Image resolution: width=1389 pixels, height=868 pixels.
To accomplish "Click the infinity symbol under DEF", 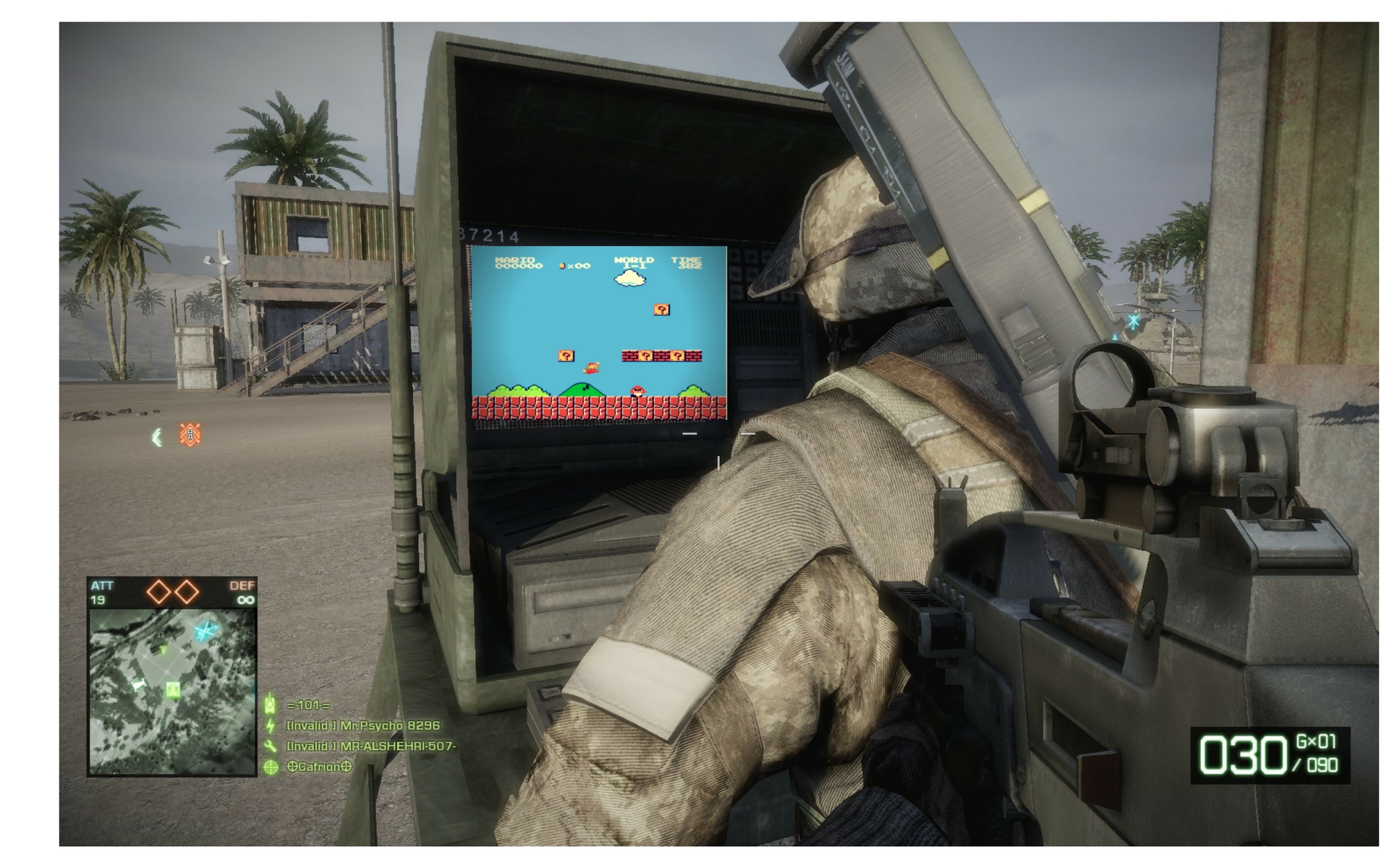I will (x=246, y=600).
